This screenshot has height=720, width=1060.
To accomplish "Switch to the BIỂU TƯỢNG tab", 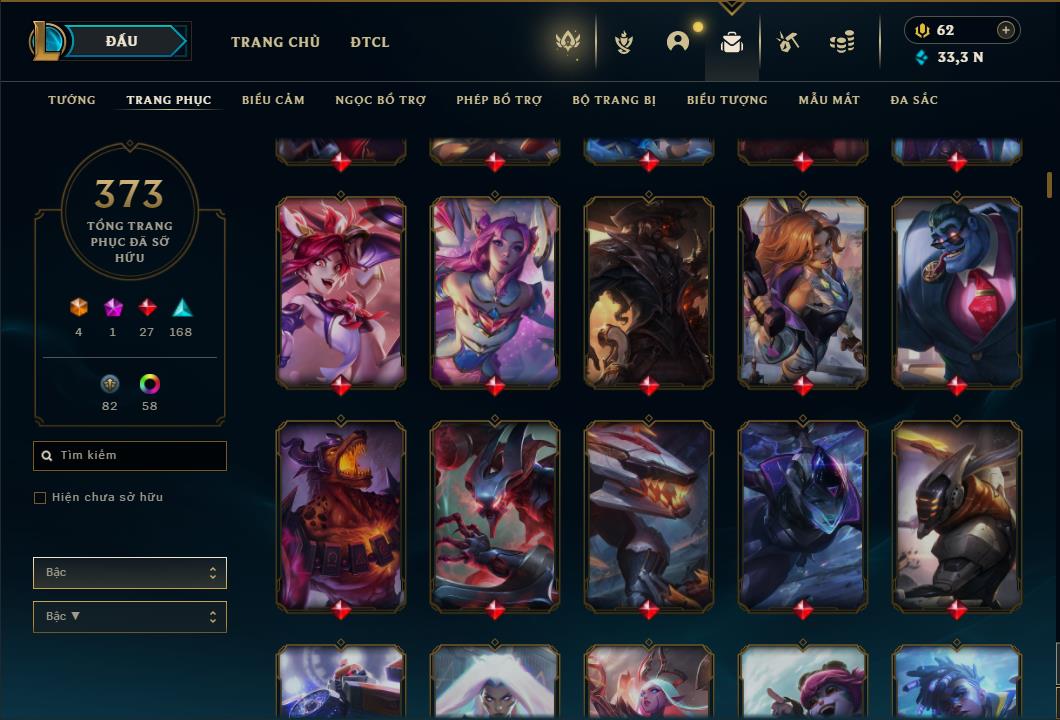I will coord(727,100).
